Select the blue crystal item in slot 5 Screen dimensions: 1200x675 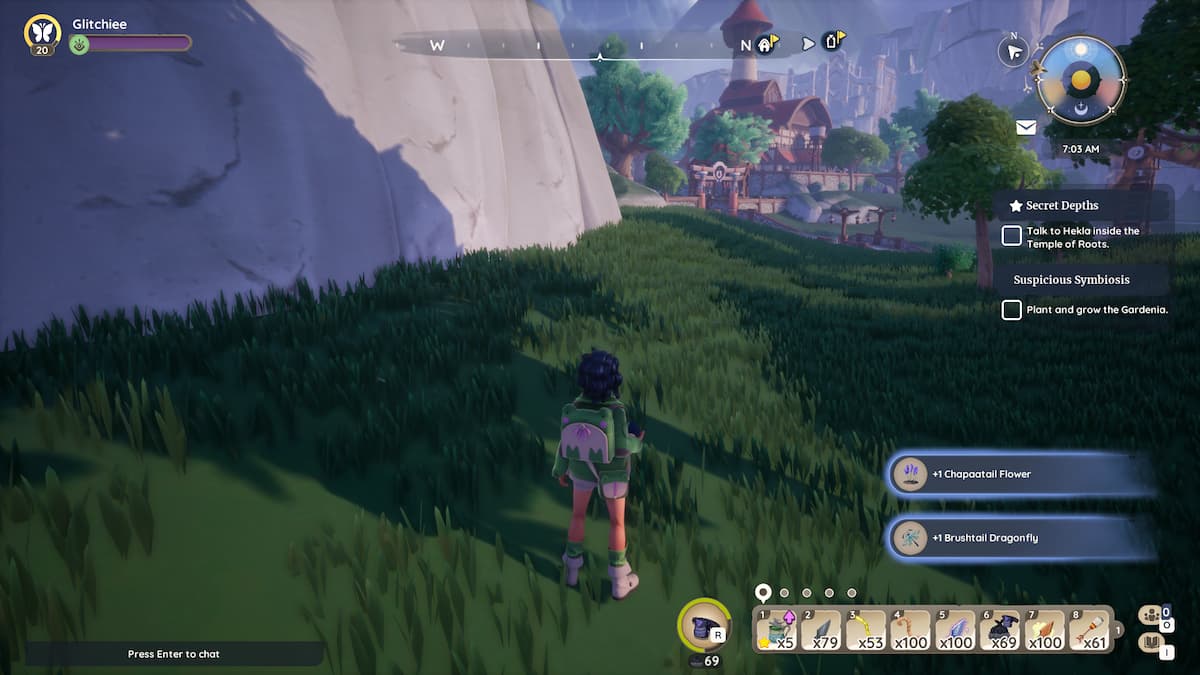coord(956,629)
